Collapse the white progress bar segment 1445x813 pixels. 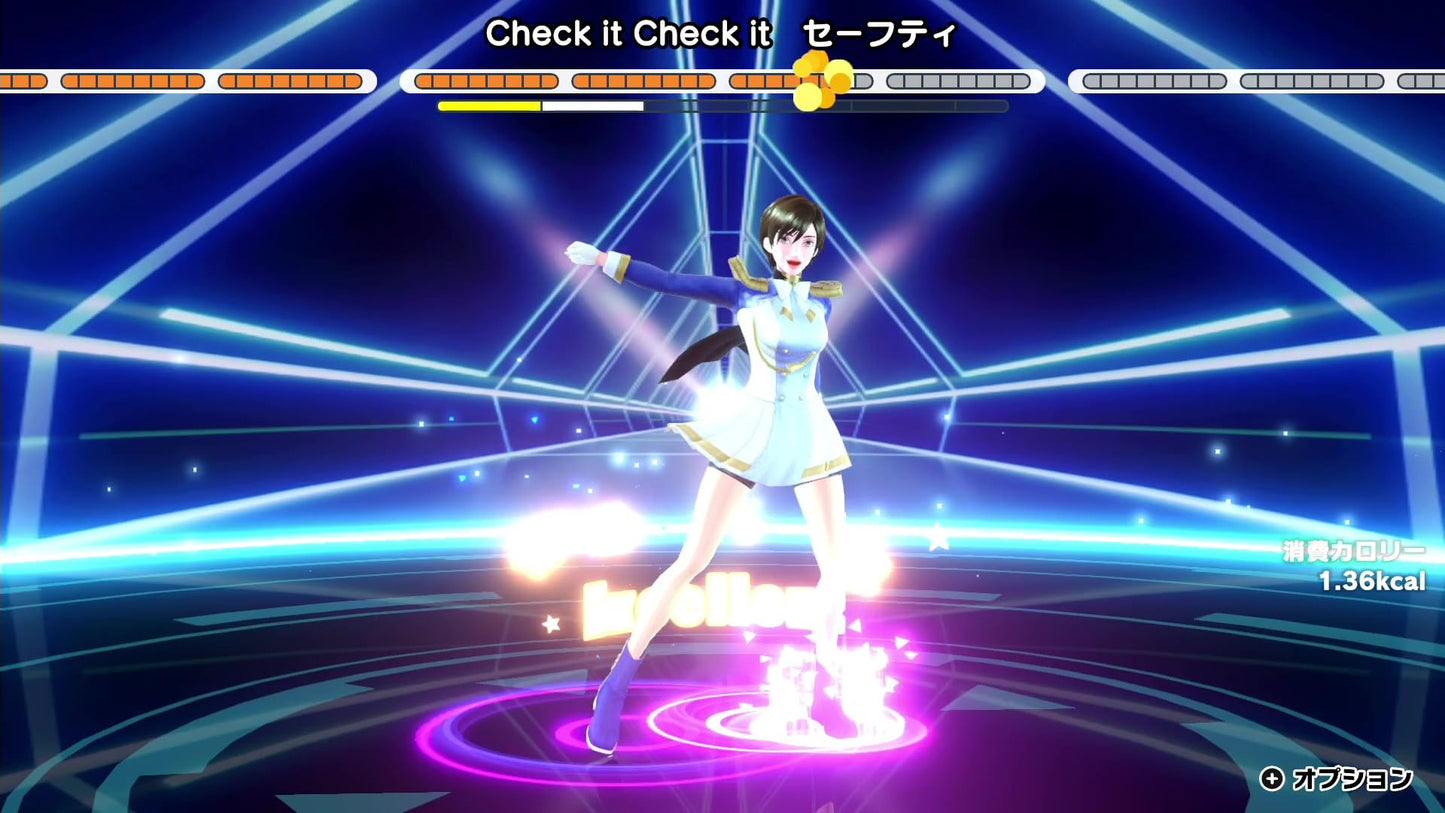(592, 103)
